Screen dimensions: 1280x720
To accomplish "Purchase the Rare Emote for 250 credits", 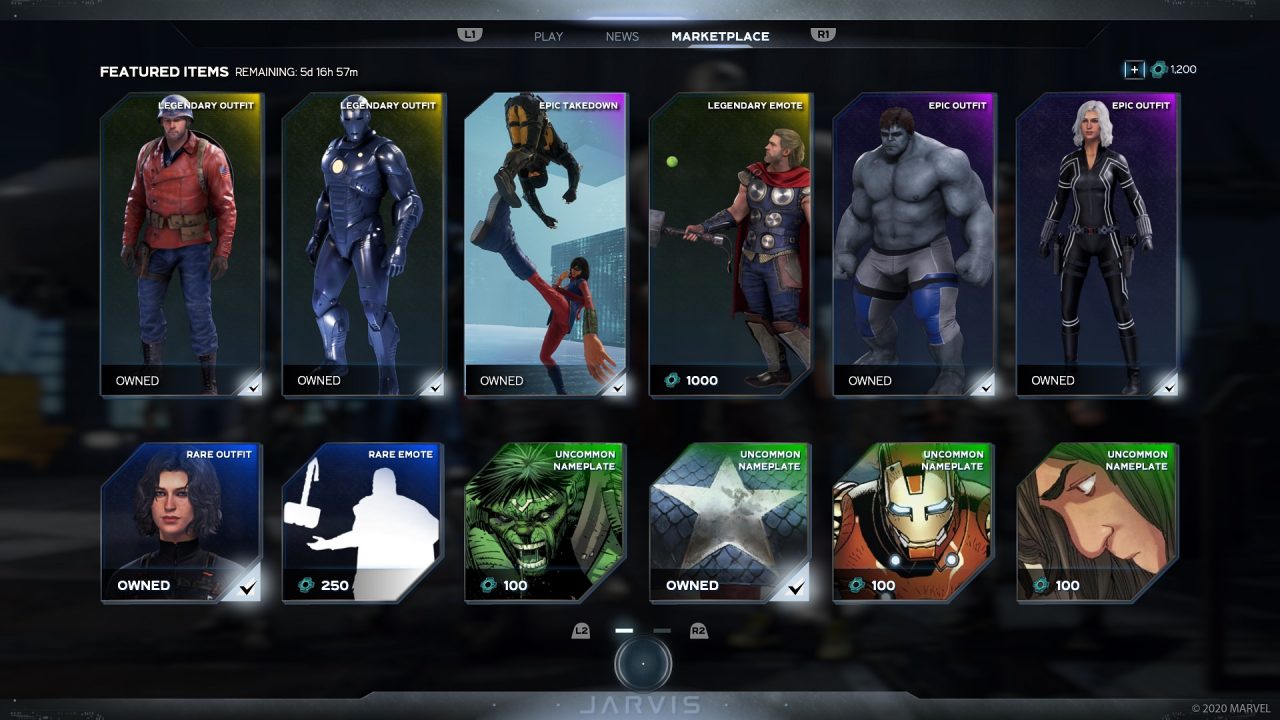I will [x=363, y=522].
